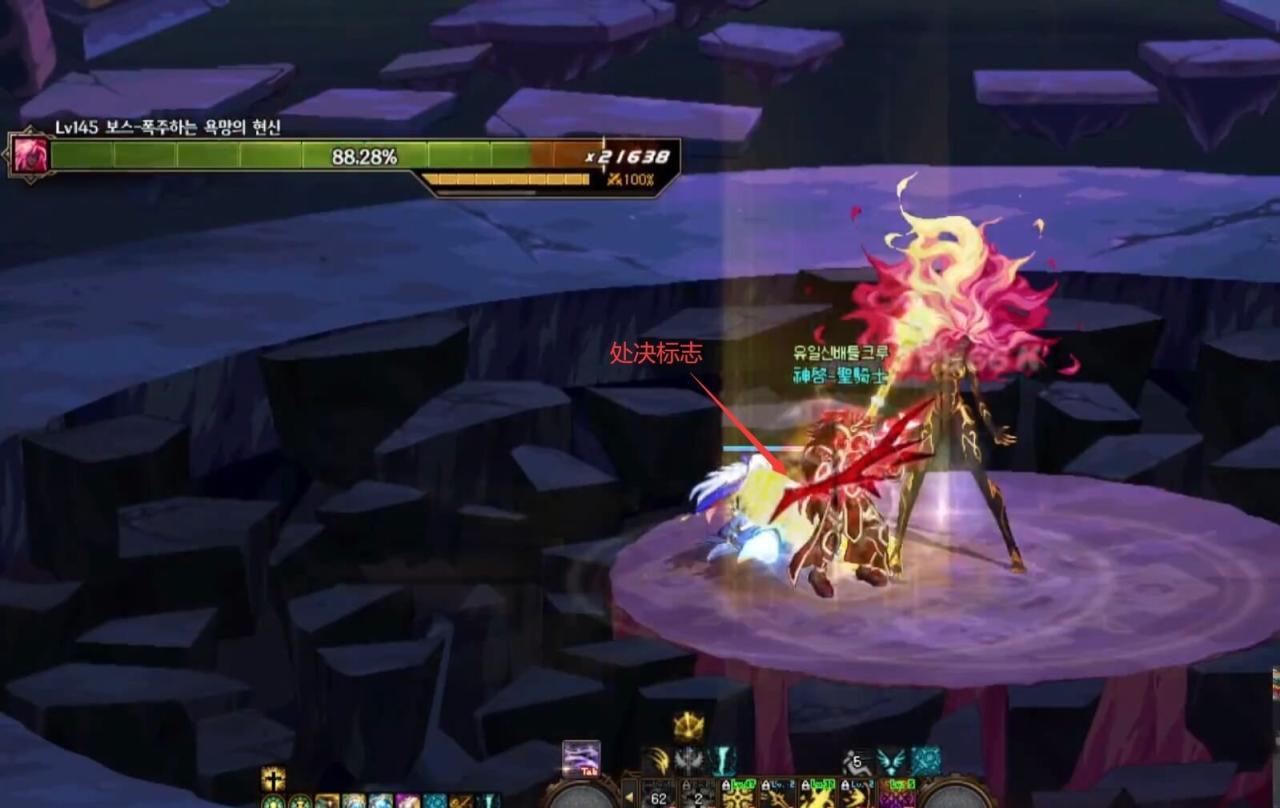Select the golden cross buff icon
The width and height of the screenshot is (1280, 808).
[273, 779]
